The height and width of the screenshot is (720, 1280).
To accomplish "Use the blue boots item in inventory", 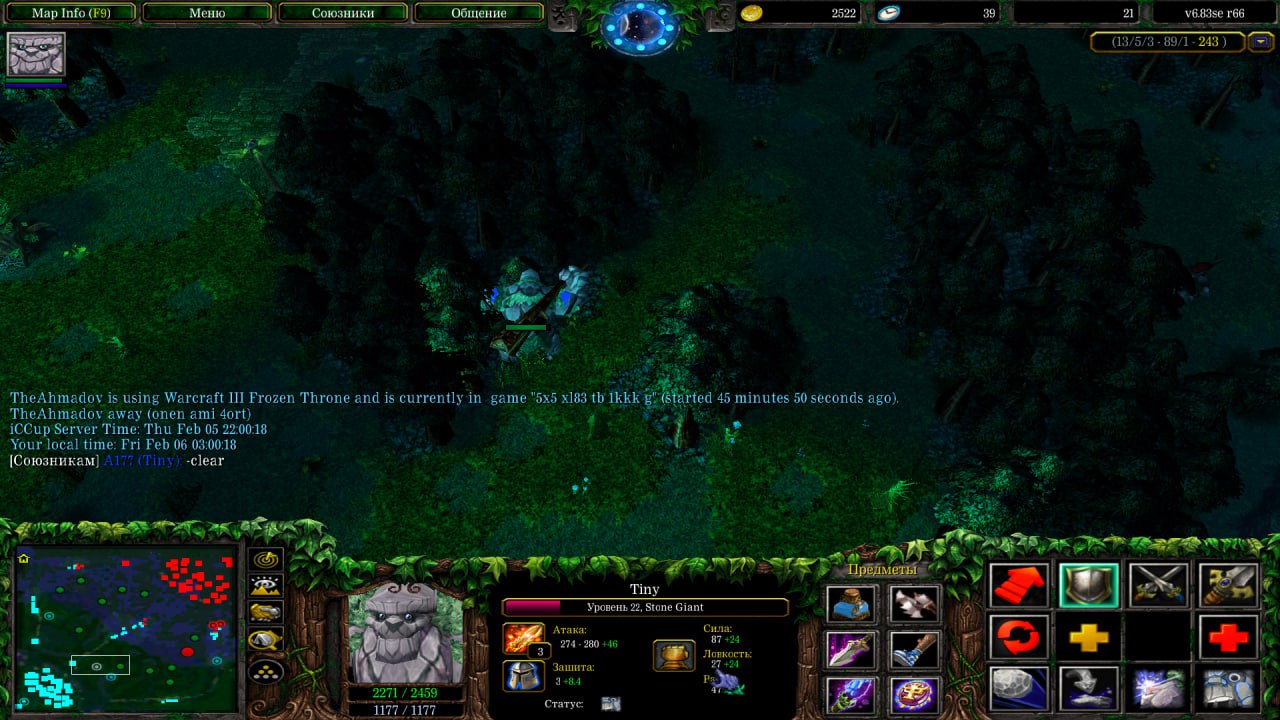I will pos(914,650).
